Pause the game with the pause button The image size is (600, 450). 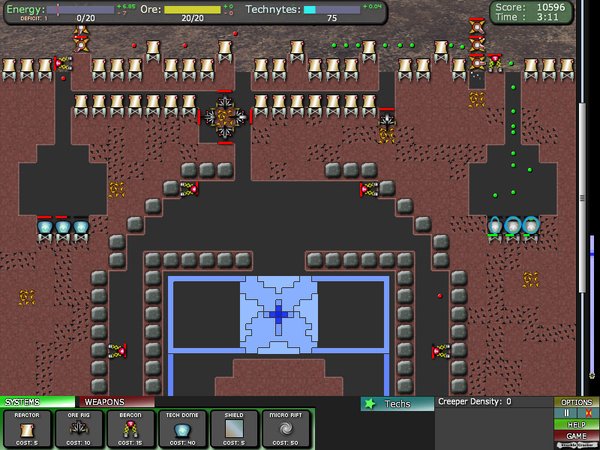[x=567, y=413]
